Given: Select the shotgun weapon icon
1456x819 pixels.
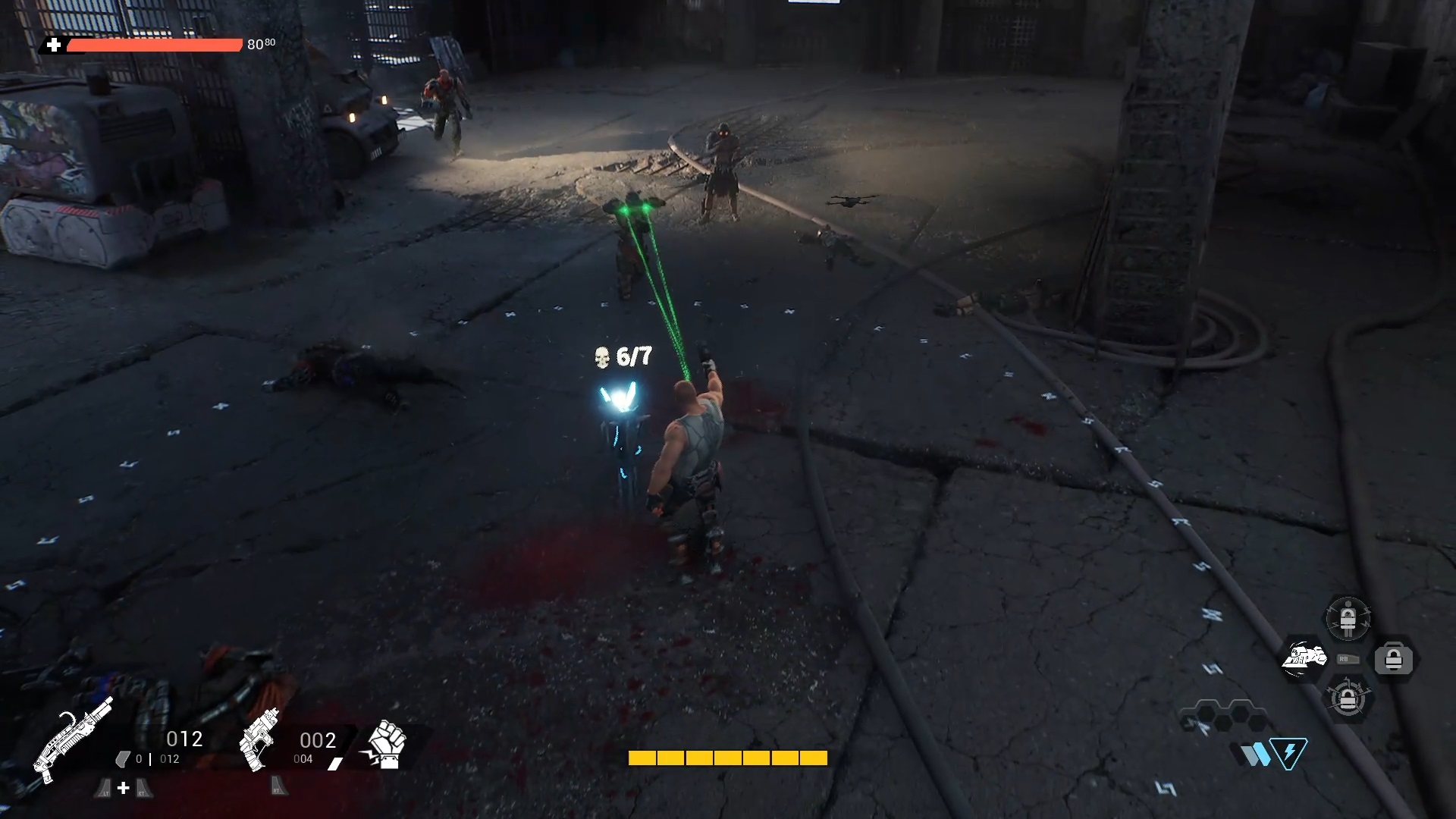Looking at the screenshot, I should point(74,738).
